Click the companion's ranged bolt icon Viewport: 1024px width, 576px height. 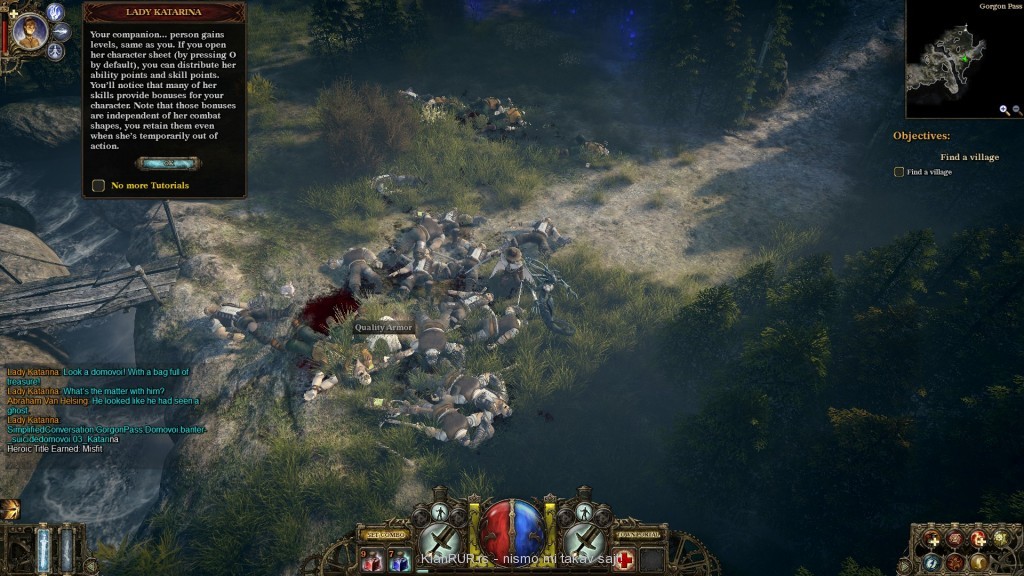point(61,31)
